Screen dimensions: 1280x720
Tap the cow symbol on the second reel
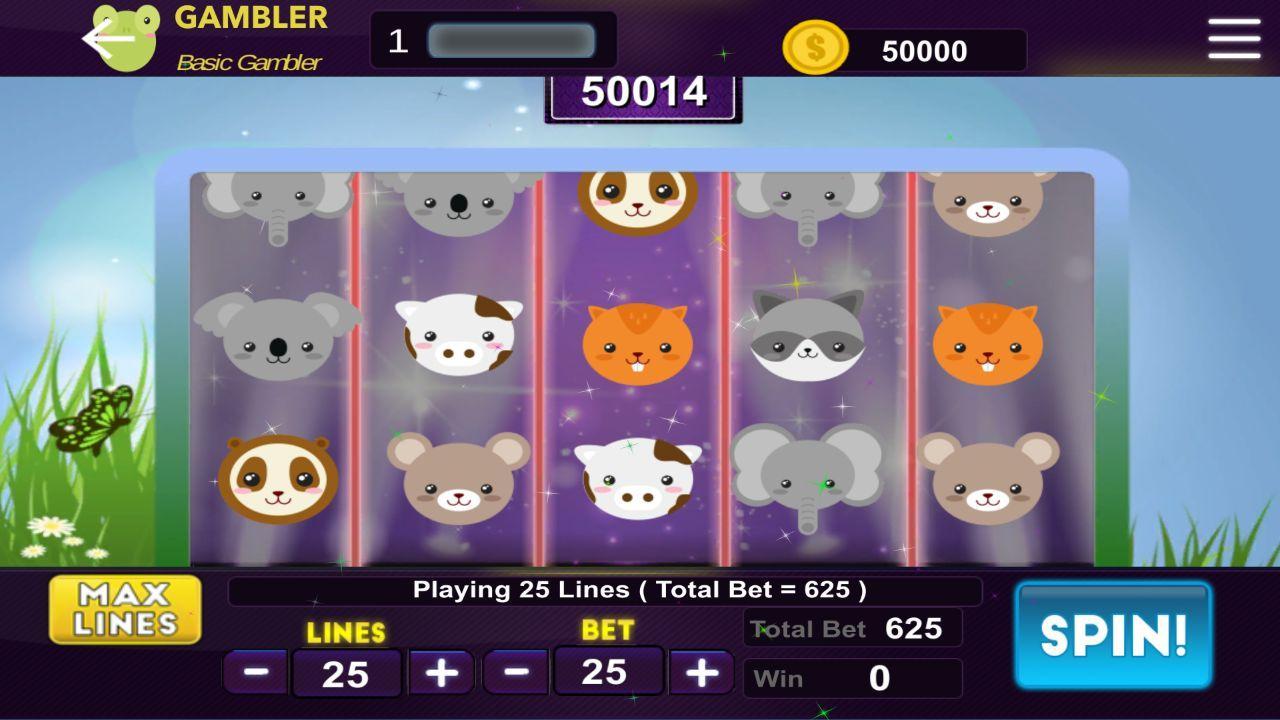pyautogui.click(x=458, y=340)
